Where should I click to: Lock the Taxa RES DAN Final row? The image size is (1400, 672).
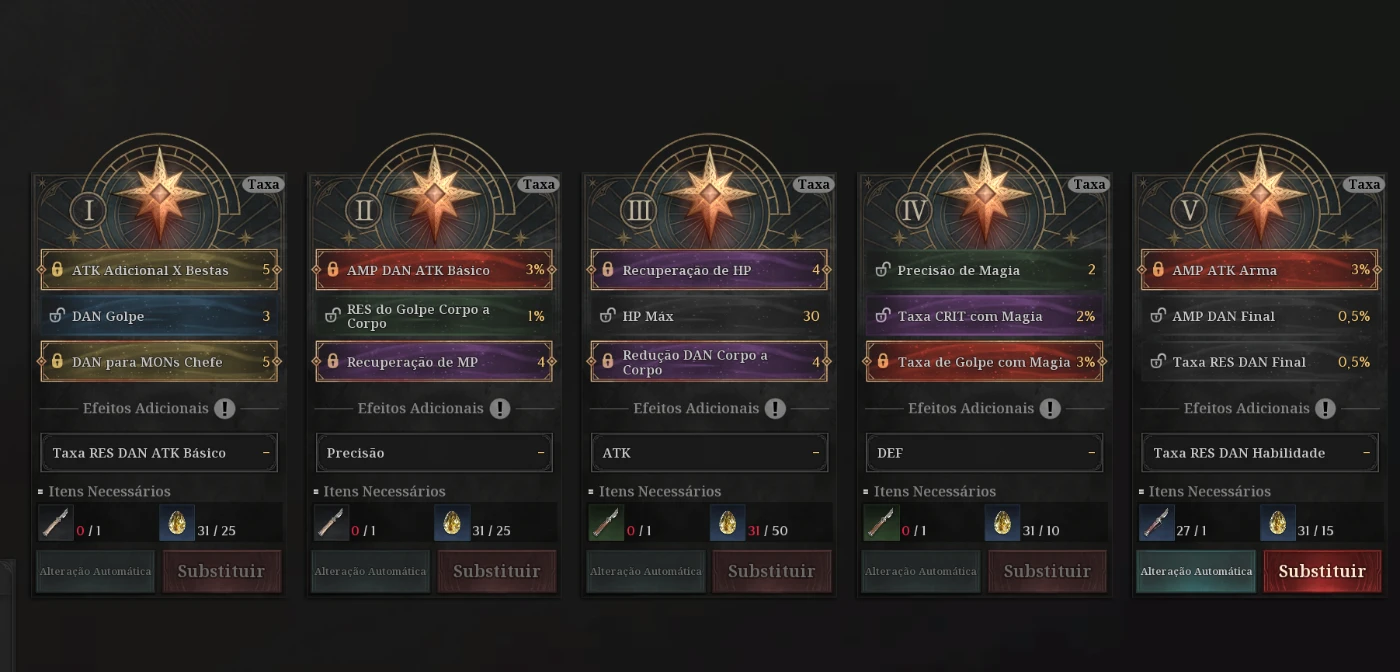click(1158, 362)
